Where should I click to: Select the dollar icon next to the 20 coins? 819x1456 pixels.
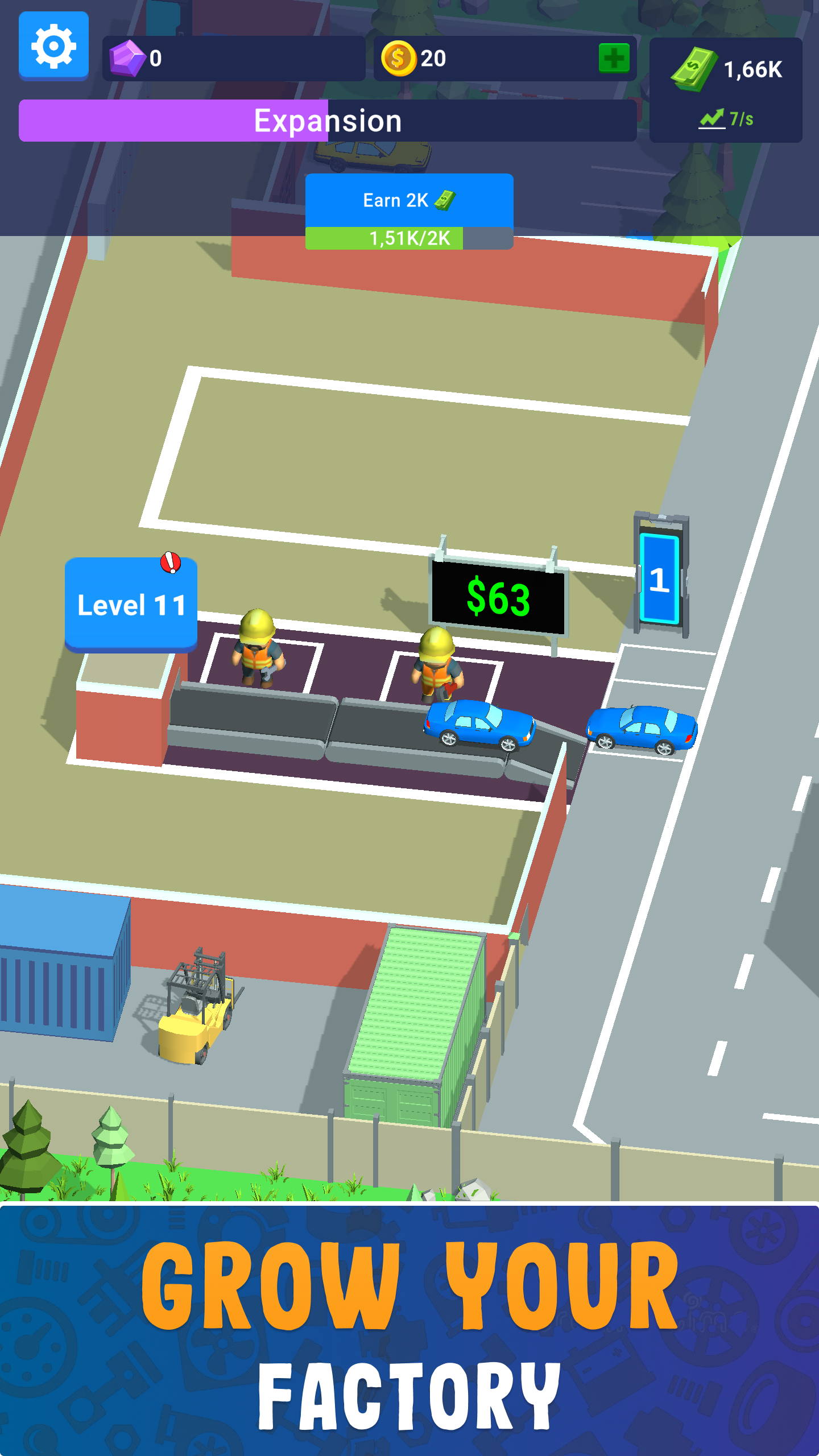[x=400, y=59]
